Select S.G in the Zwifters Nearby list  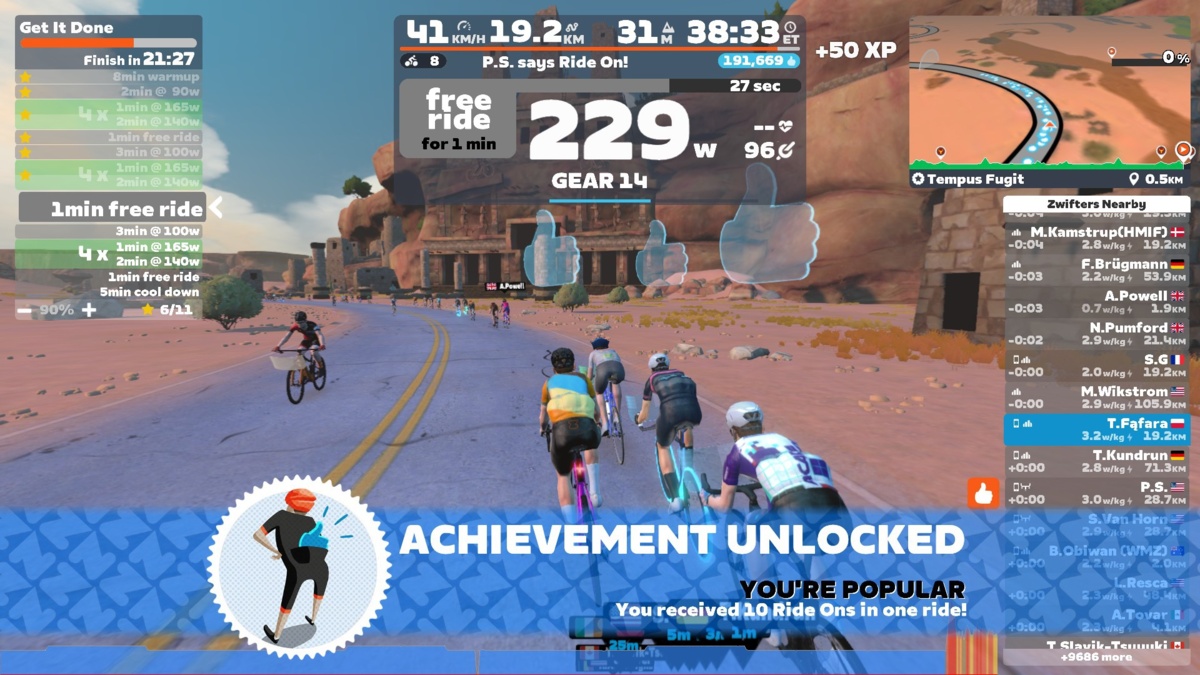click(x=1096, y=366)
